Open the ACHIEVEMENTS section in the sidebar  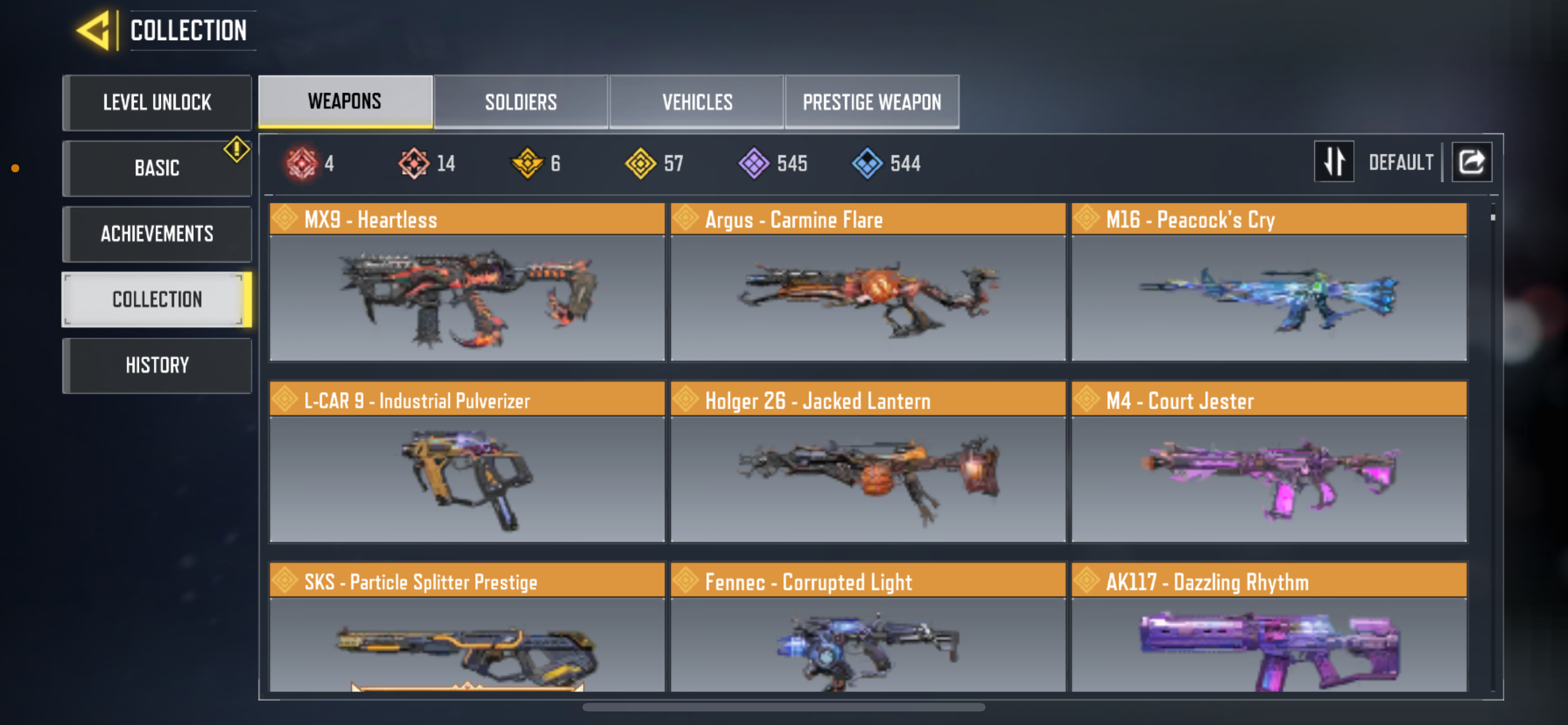pos(157,234)
